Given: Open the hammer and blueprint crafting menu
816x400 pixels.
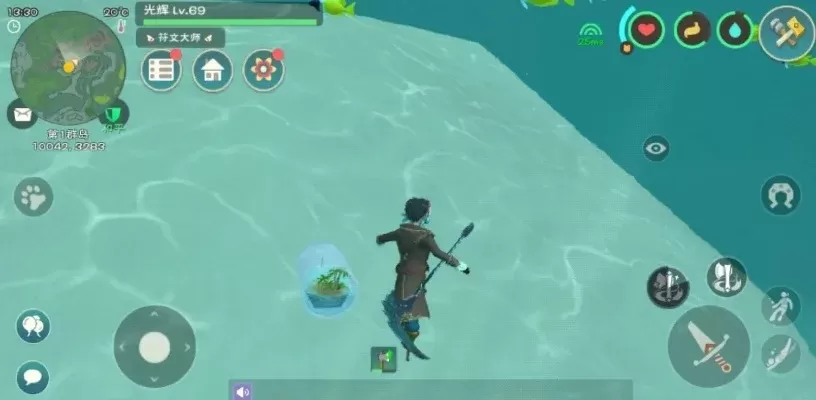Looking at the screenshot, I should click(786, 33).
